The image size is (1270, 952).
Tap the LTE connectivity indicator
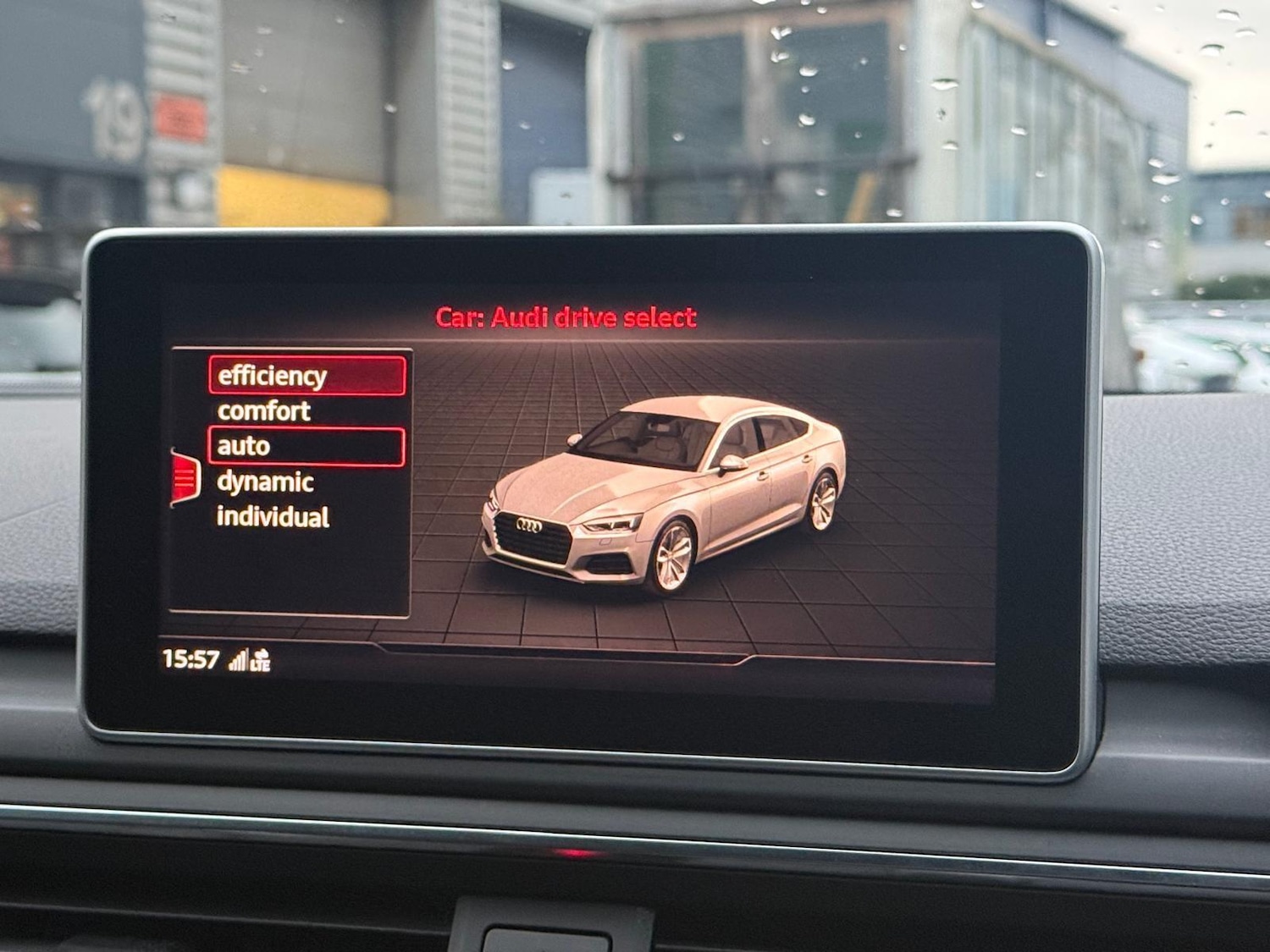point(260,664)
